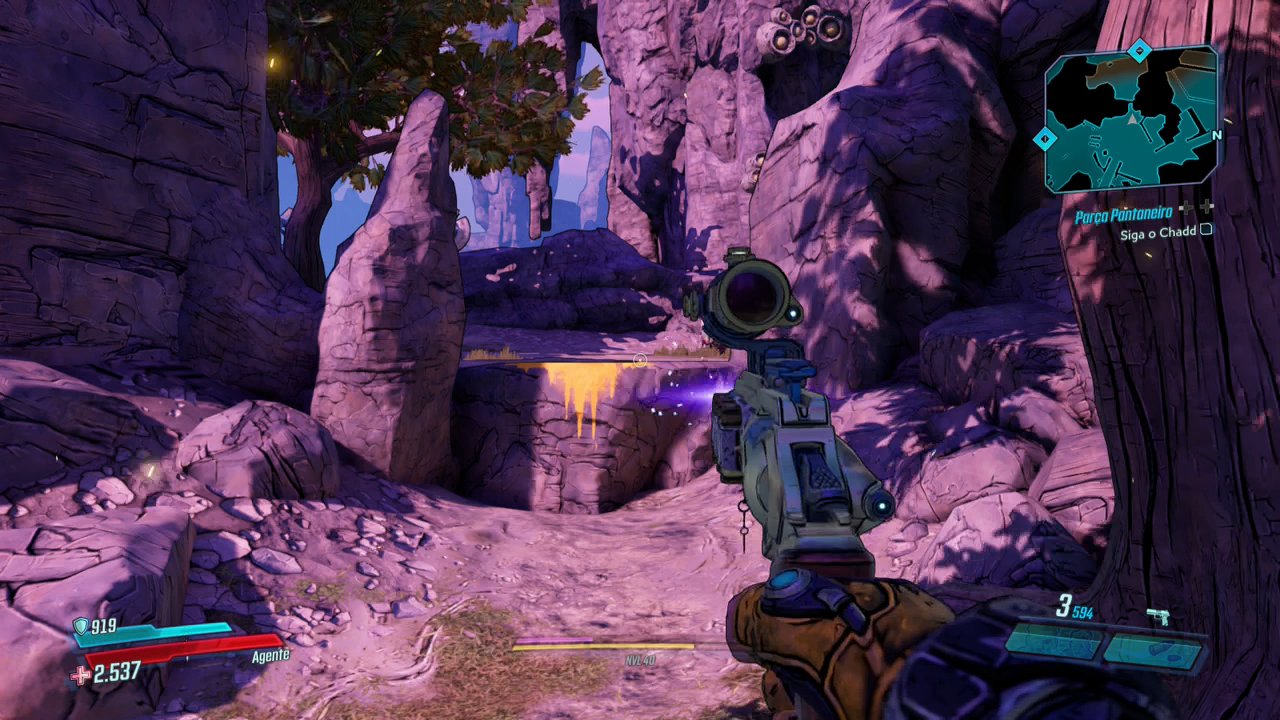Toggle the Siga o Chadd objective checkbox
Viewport: 1280px width, 720px height.
(x=1206, y=229)
